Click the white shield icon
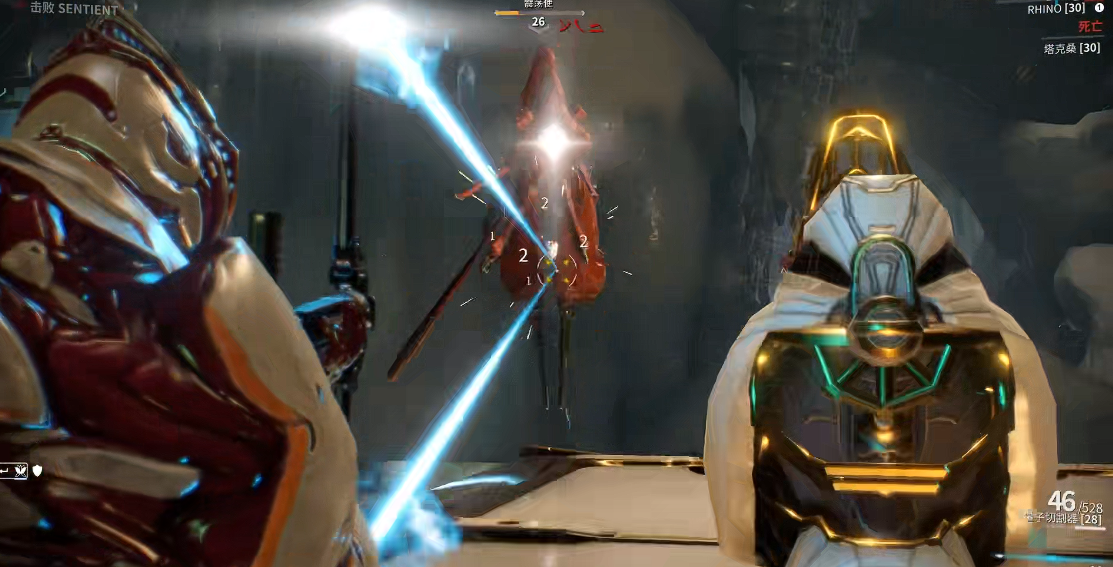The image size is (1113, 567). (x=38, y=468)
